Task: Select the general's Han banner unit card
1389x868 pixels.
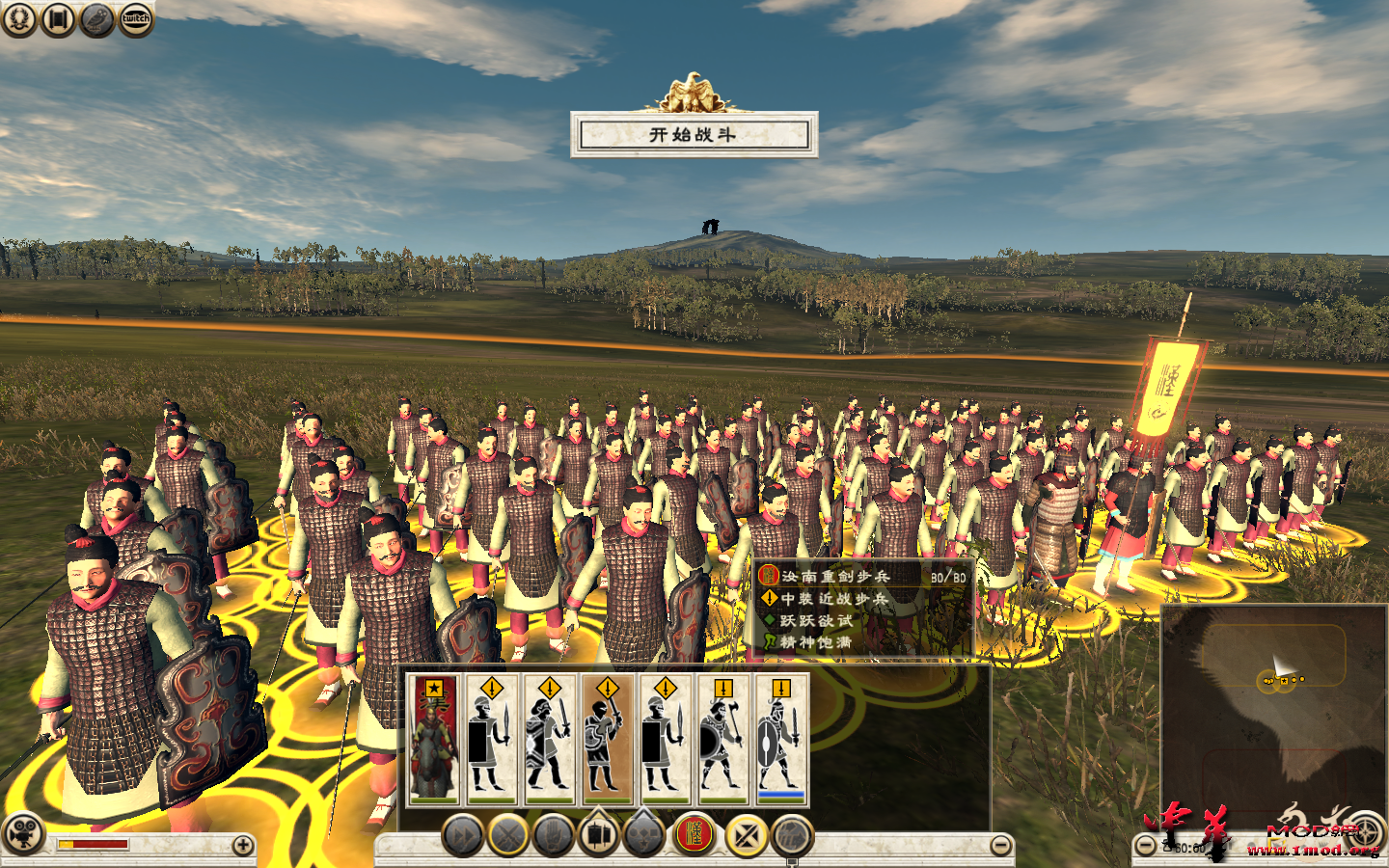Action: pos(433,738)
